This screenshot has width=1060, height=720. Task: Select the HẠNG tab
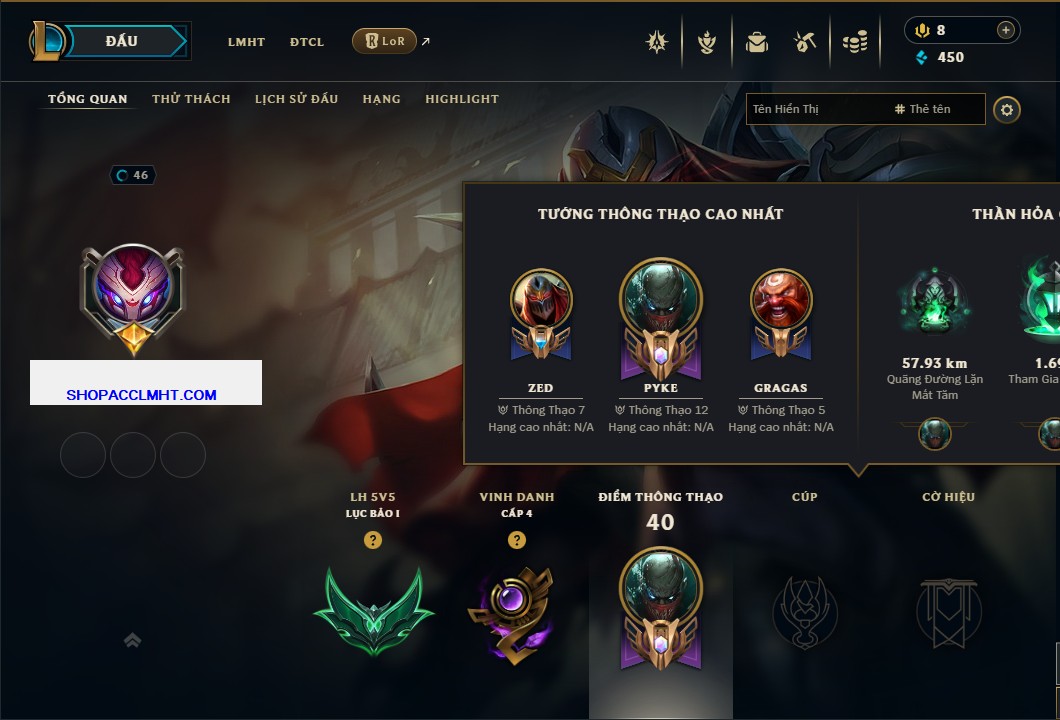click(381, 99)
